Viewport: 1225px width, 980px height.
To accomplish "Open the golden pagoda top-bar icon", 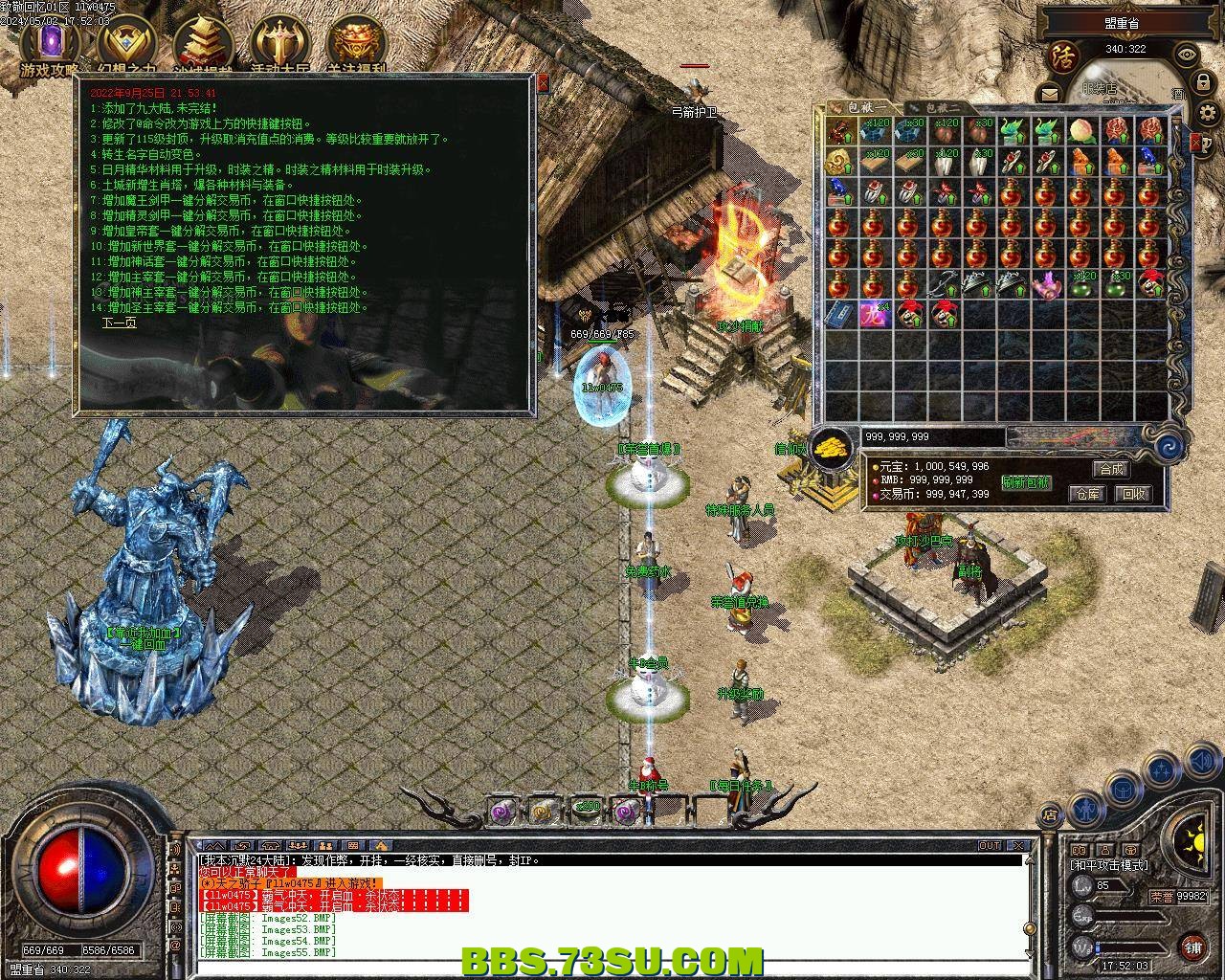I will coord(203,44).
